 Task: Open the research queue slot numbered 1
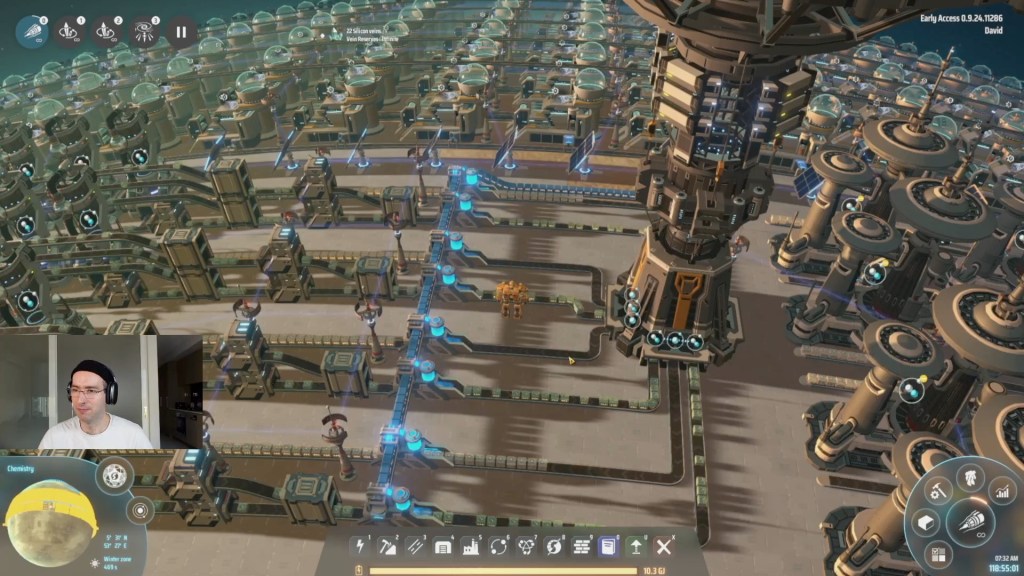click(x=69, y=32)
